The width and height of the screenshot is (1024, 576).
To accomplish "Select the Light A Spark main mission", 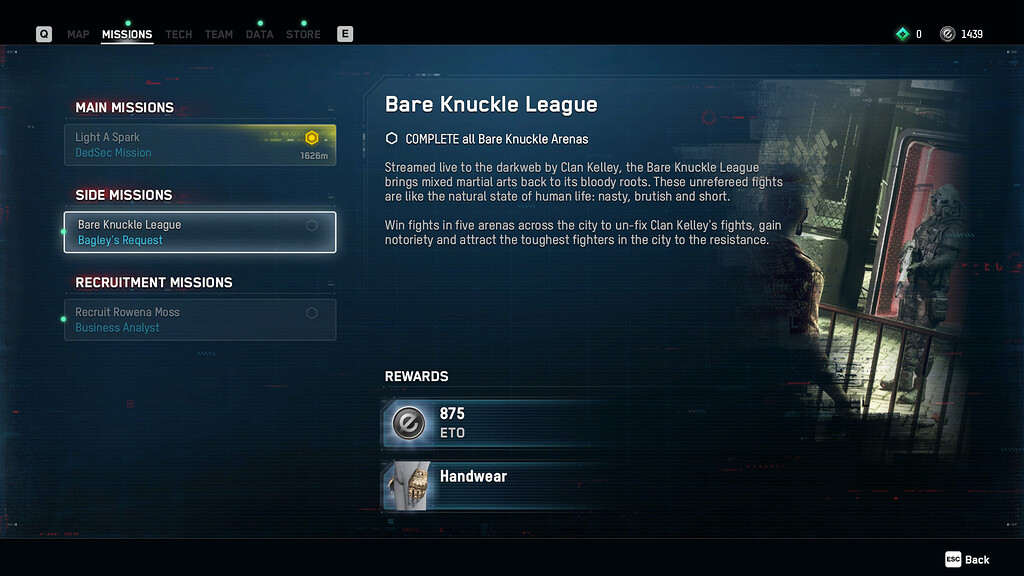I will [x=200, y=145].
